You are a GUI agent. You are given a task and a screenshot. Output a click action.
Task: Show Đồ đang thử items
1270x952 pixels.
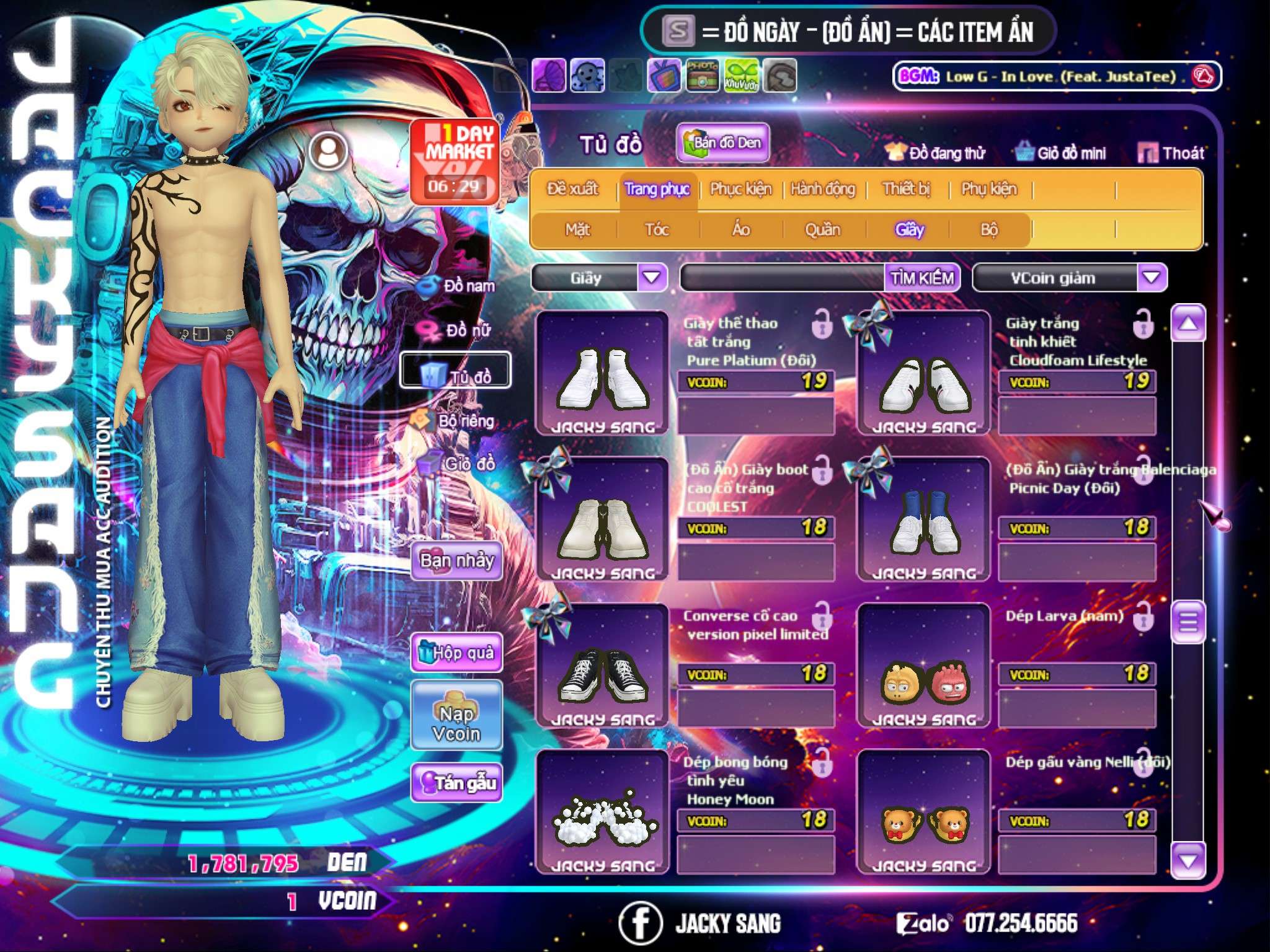935,153
